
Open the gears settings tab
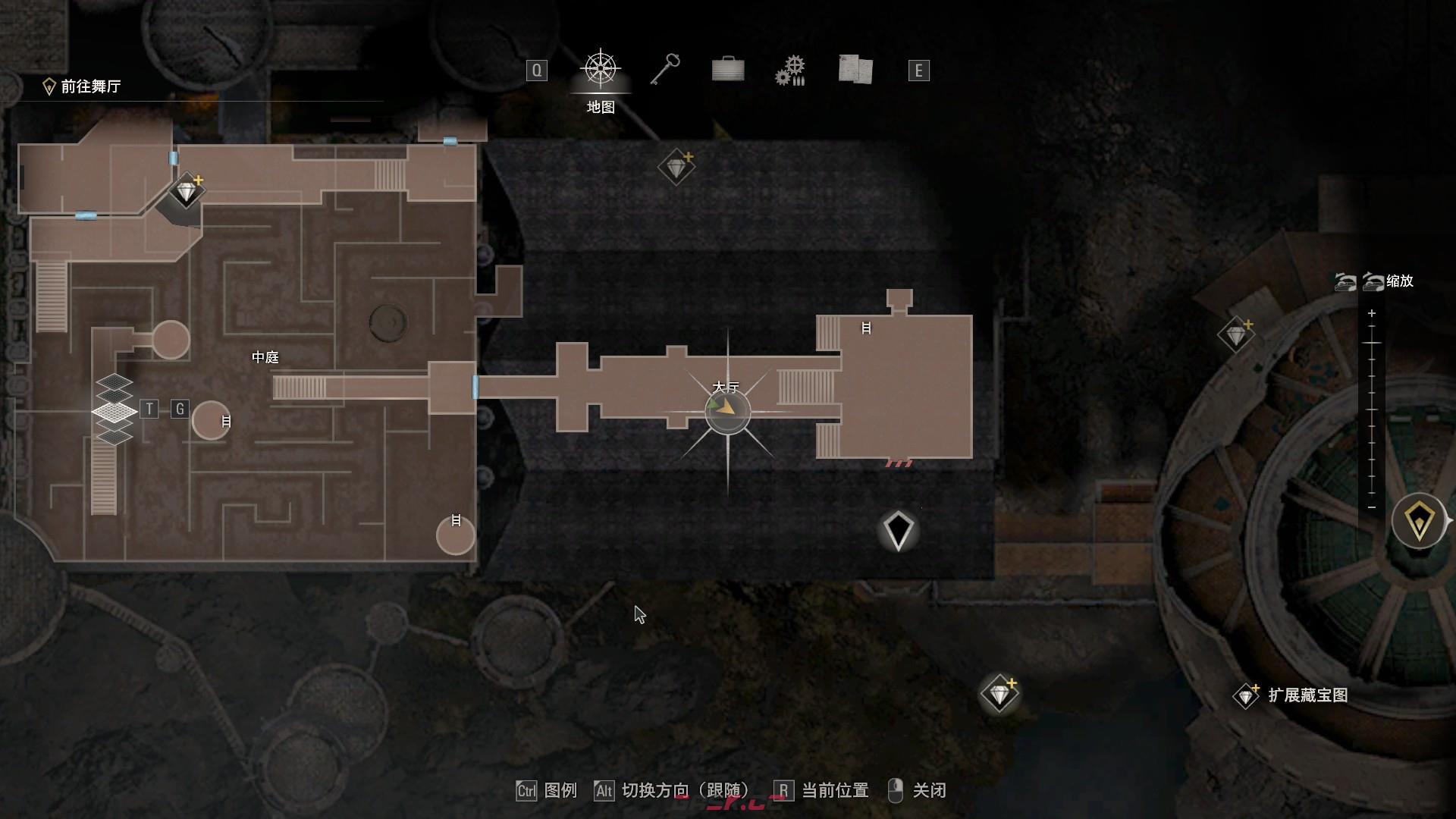(x=790, y=70)
